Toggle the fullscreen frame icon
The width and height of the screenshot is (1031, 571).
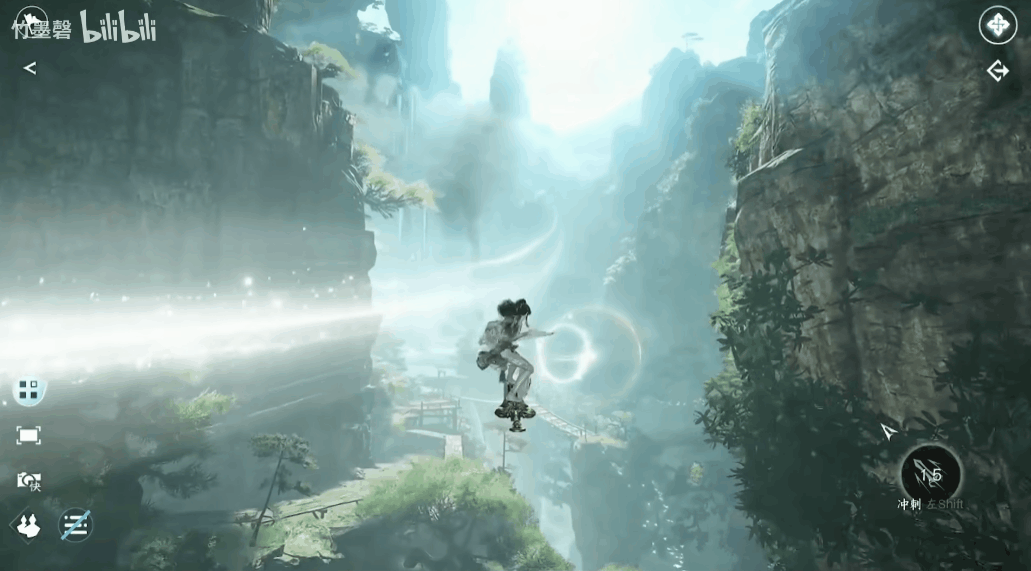coord(29,435)
